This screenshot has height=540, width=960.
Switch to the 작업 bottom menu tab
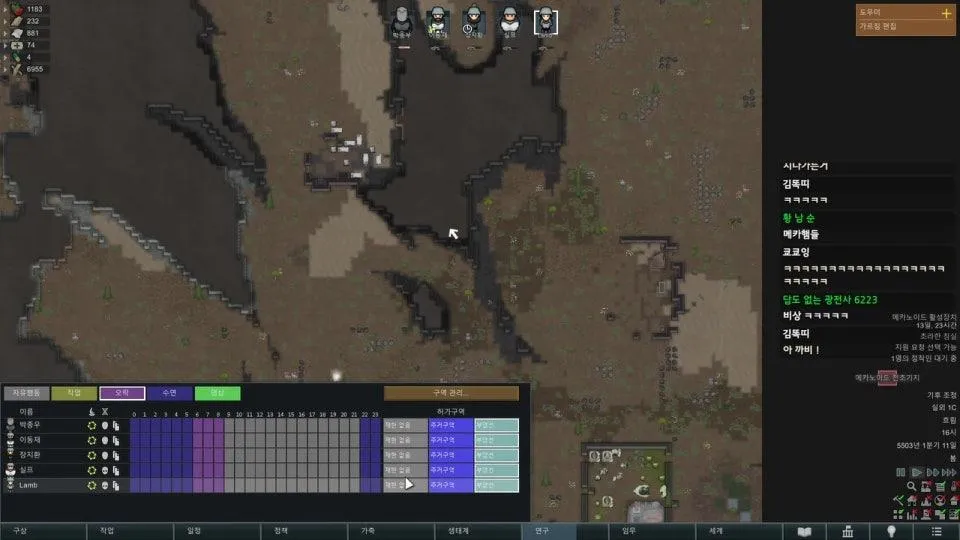tap(107, 531)
